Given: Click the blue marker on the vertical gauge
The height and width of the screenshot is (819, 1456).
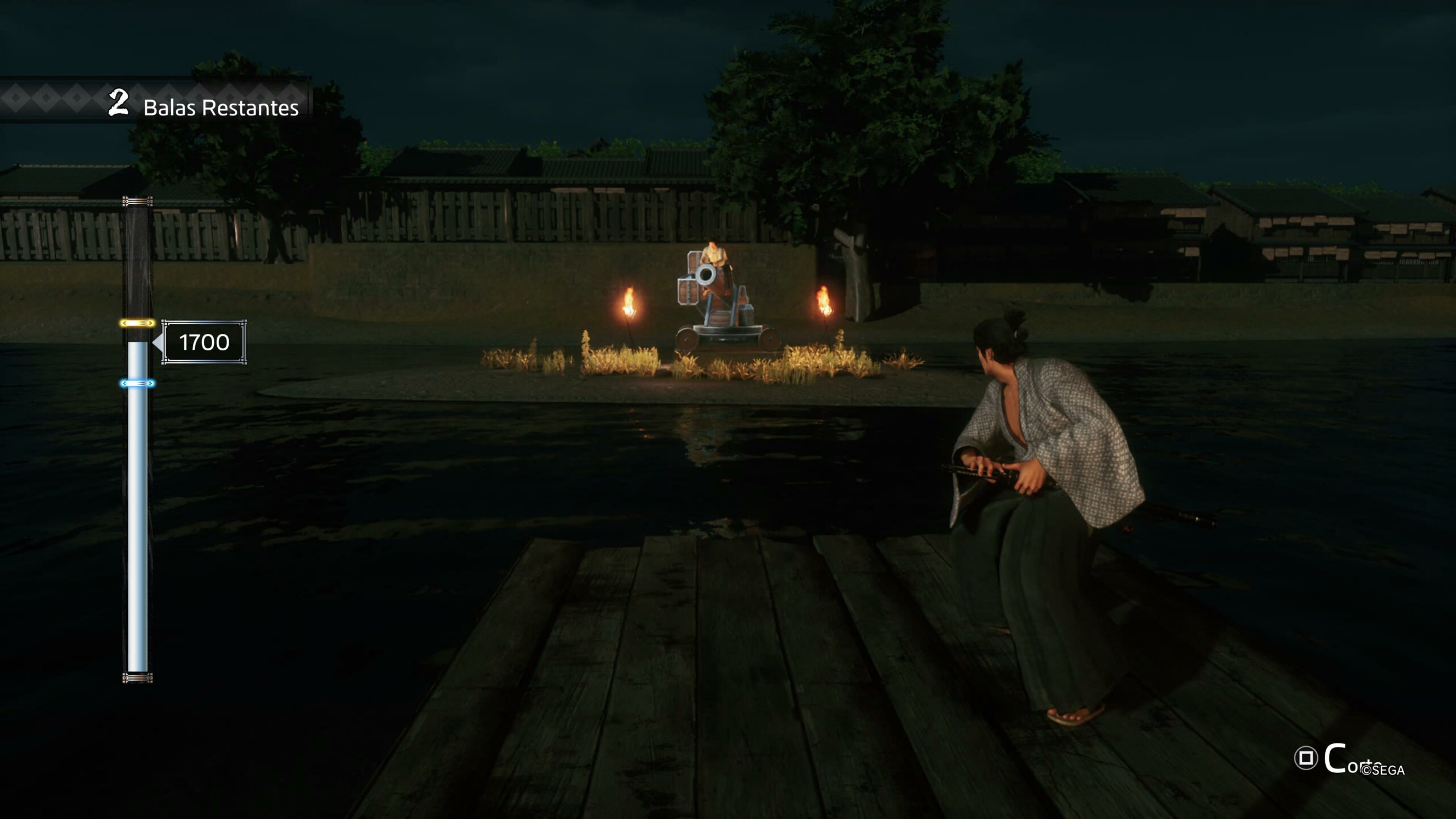Looking at the screenshot, I should coord(137,384).
